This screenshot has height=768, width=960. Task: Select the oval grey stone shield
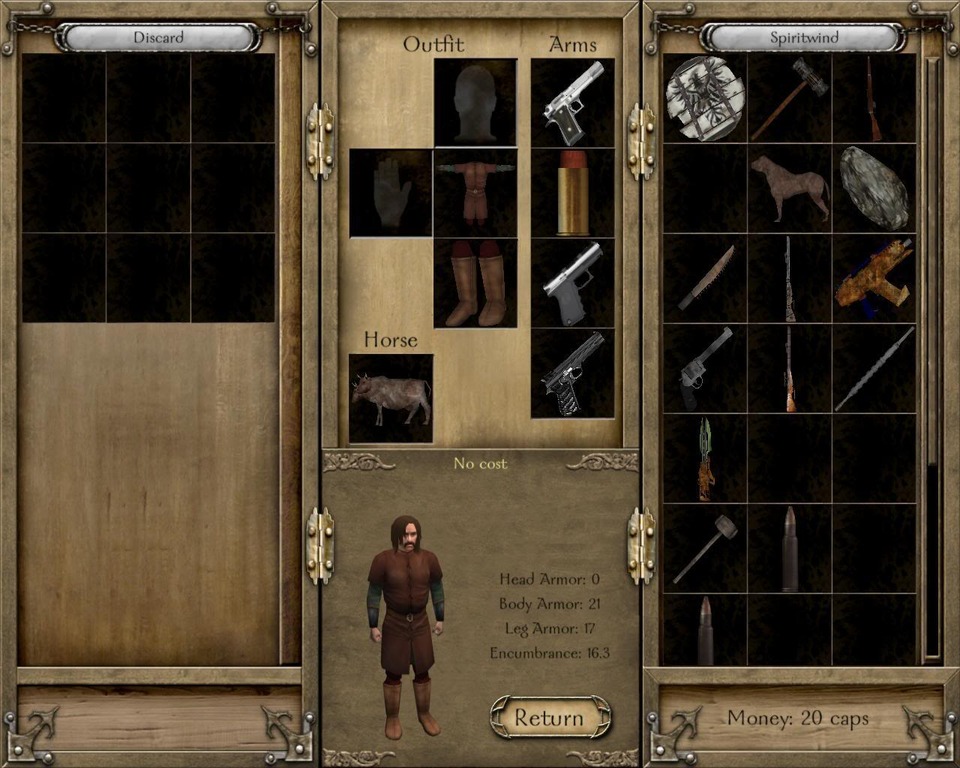pos(874,188)
